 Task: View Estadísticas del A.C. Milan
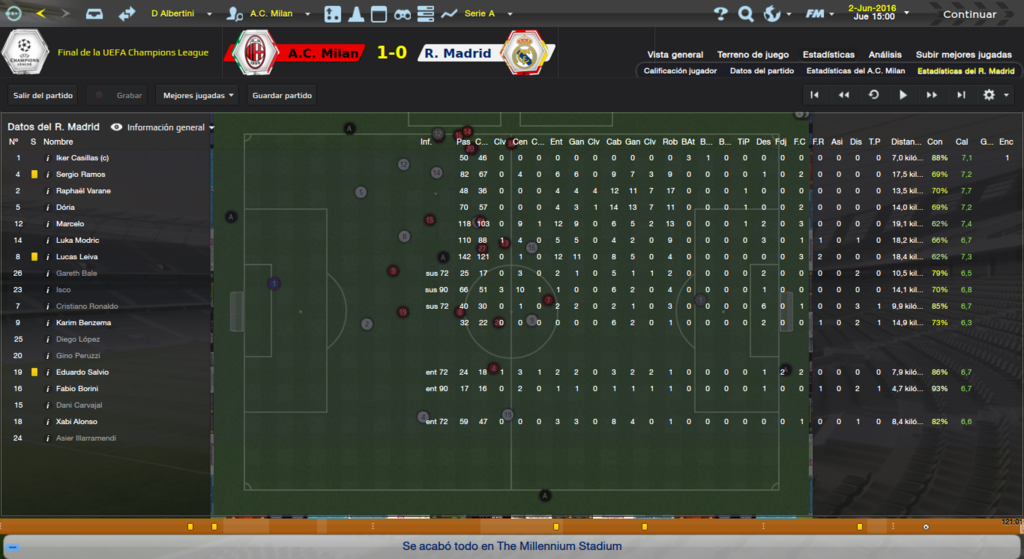point(855,71)
